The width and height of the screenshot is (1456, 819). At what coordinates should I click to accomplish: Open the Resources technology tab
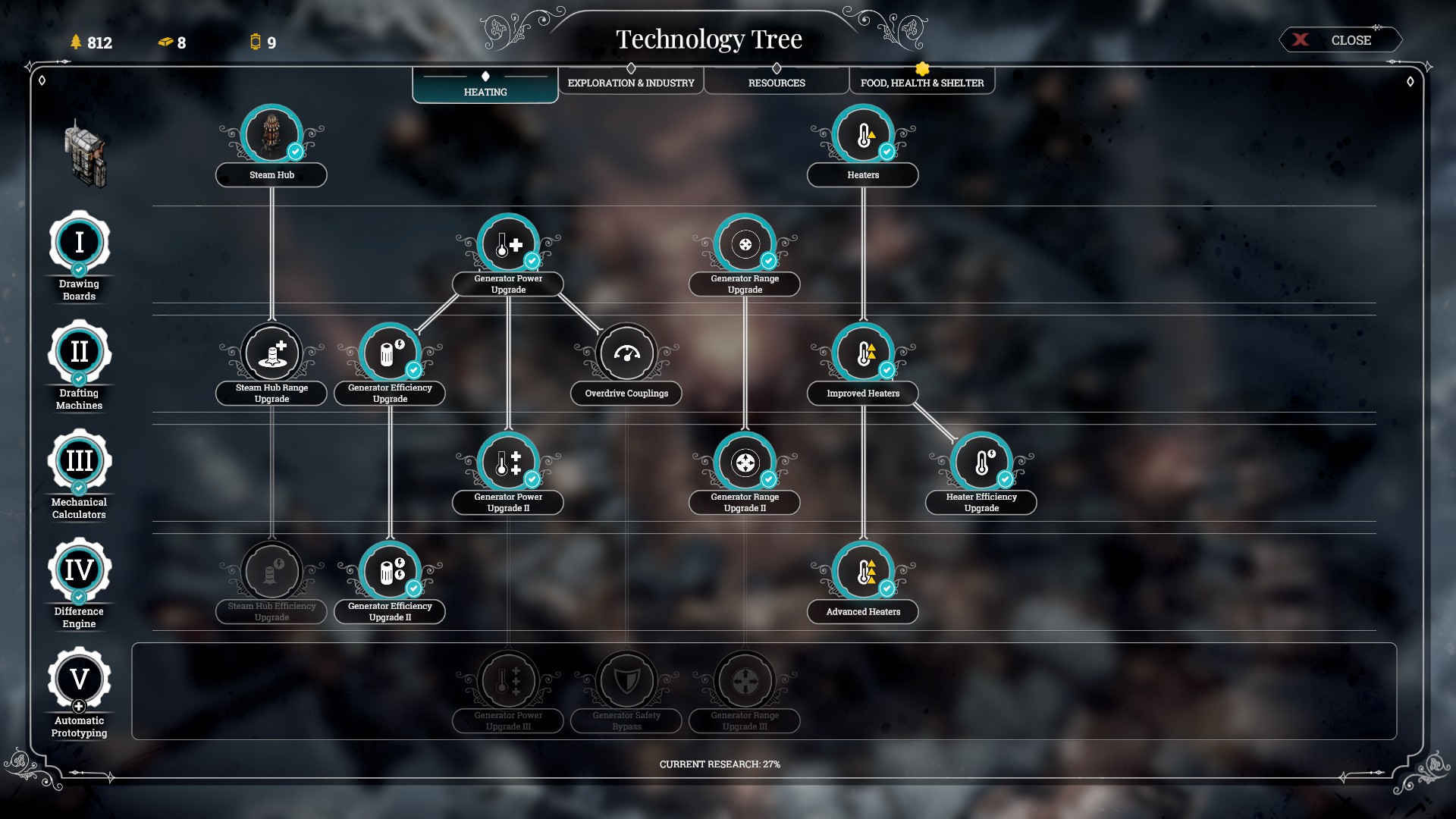pos(777,82)
